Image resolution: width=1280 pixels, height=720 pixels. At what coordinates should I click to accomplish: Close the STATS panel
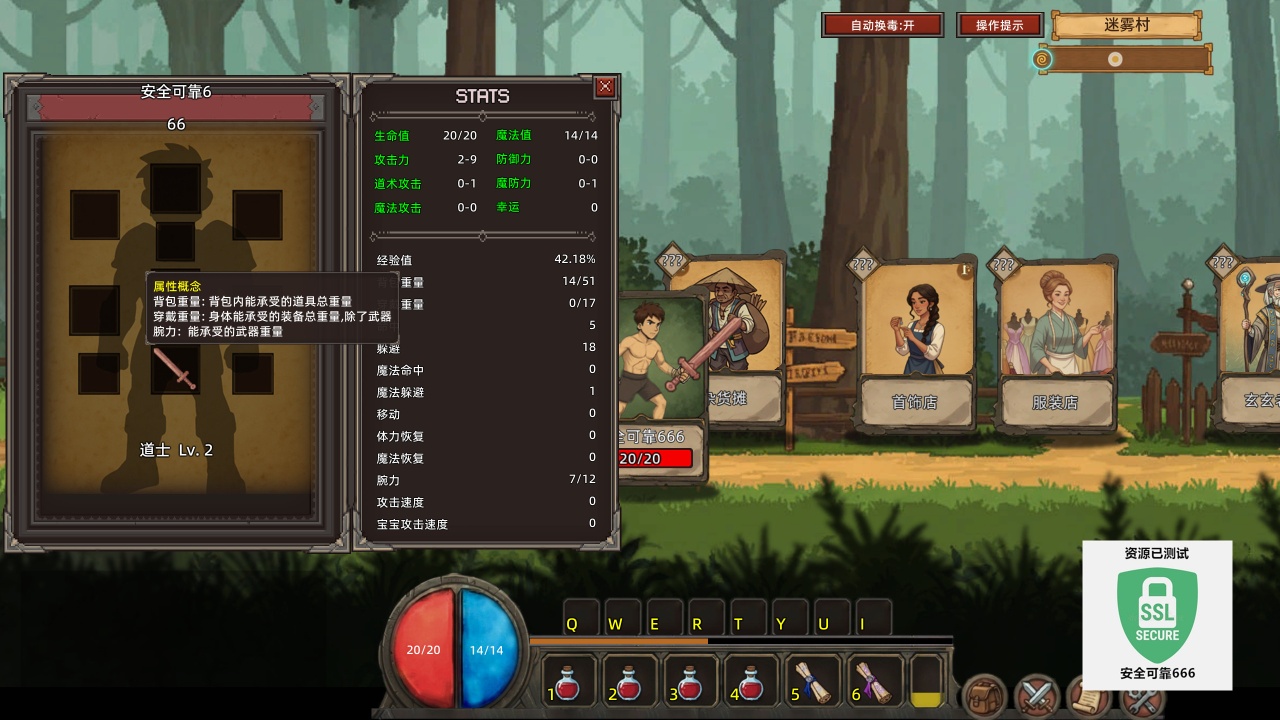pos(605,87)
